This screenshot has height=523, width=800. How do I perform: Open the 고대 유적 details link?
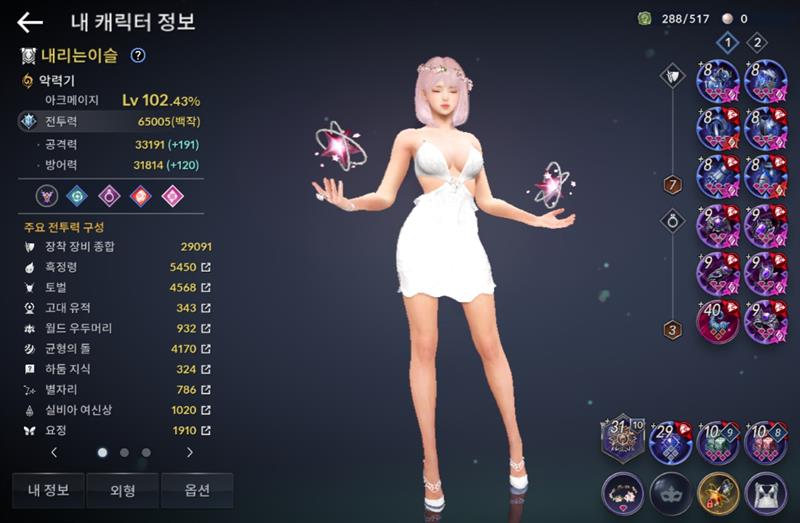point(206,309)
